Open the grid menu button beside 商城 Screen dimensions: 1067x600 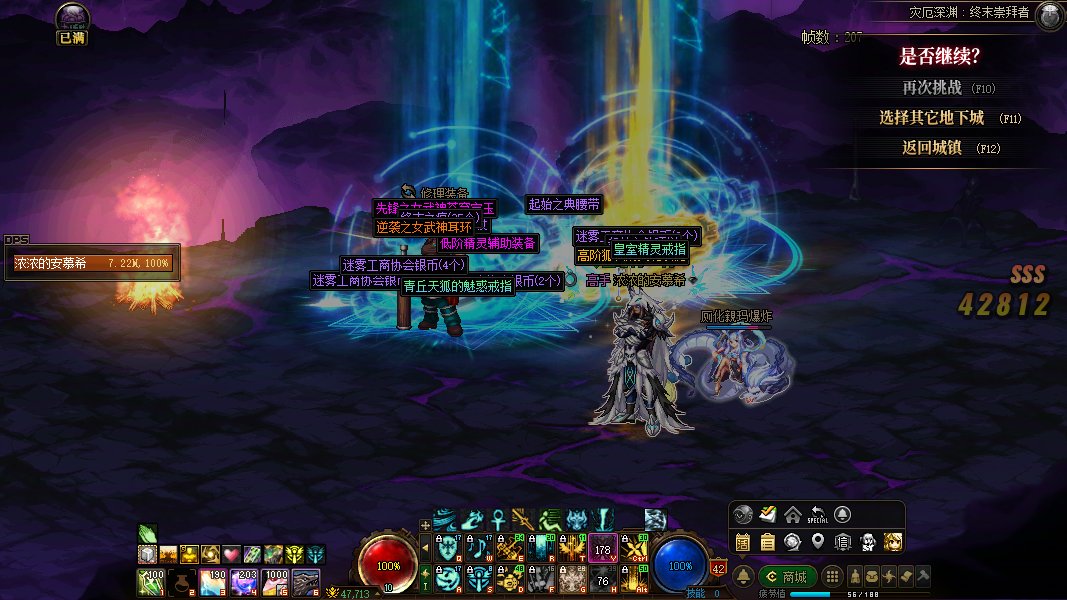coord(832,577)
